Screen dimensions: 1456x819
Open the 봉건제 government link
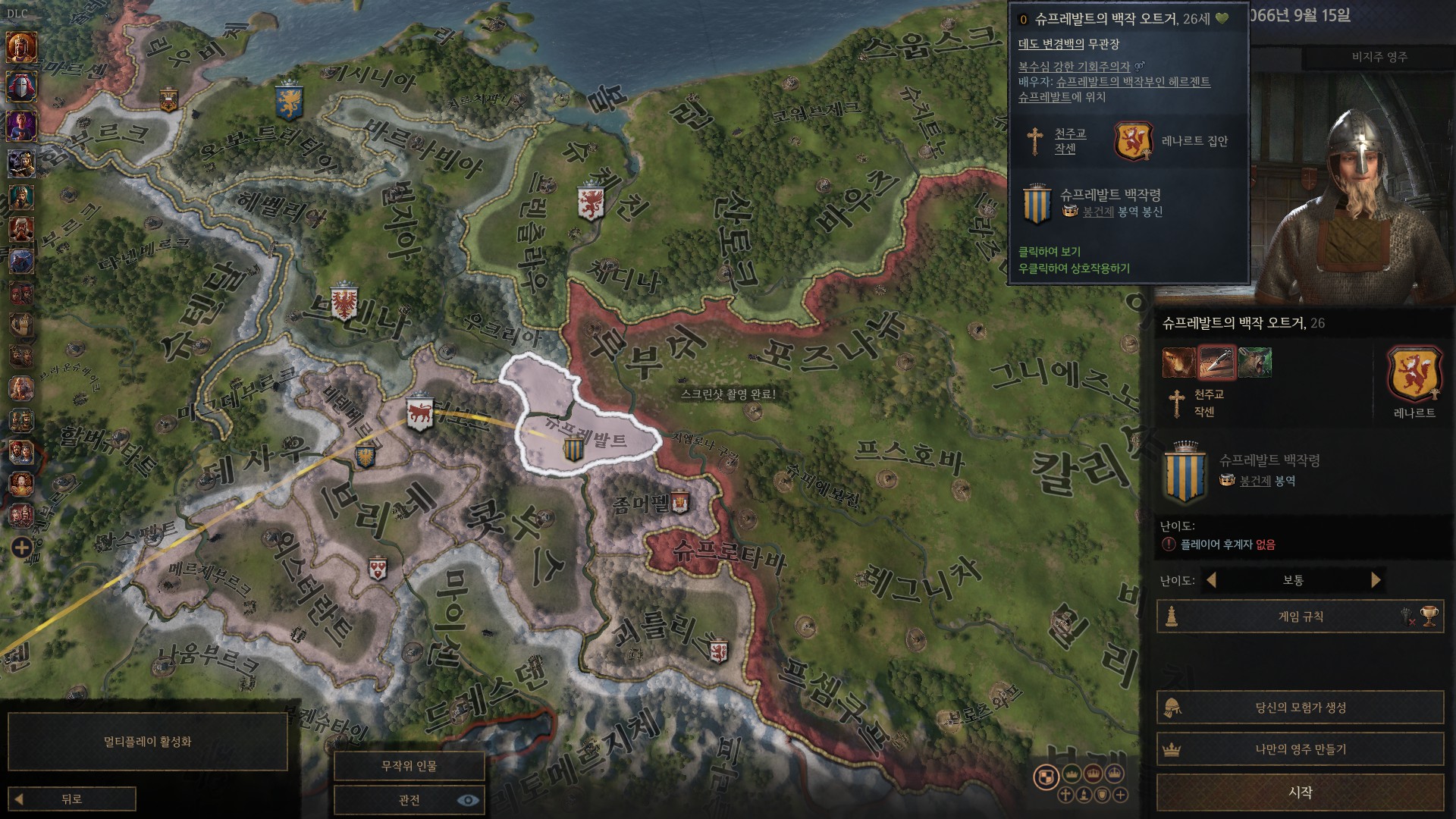tap(1254, 481)
